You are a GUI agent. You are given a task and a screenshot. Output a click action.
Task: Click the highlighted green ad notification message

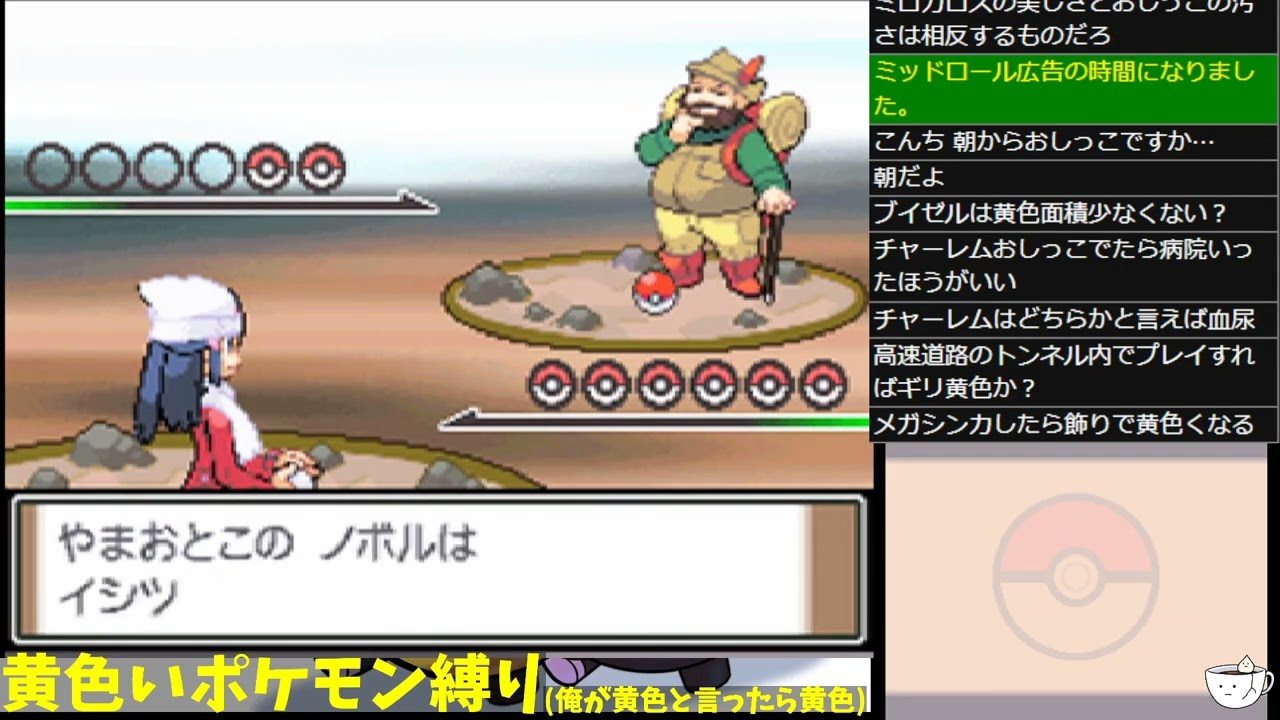[x=1071, y=89]
